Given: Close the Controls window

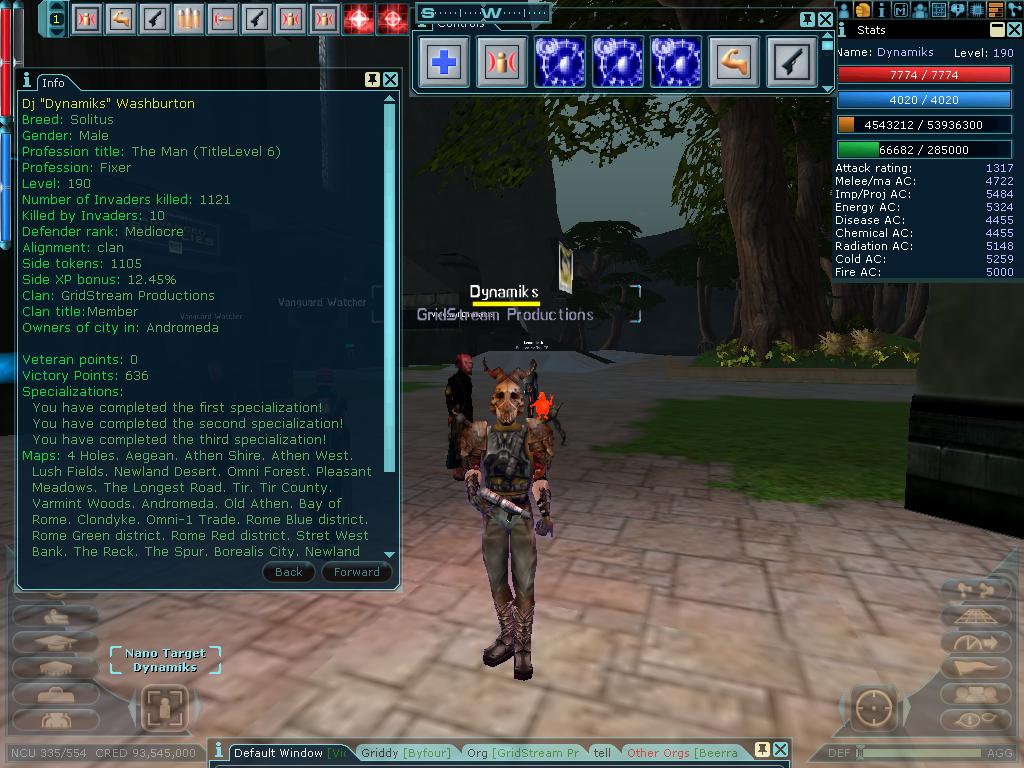Looking at the screenshot, I should click(826, 19).
